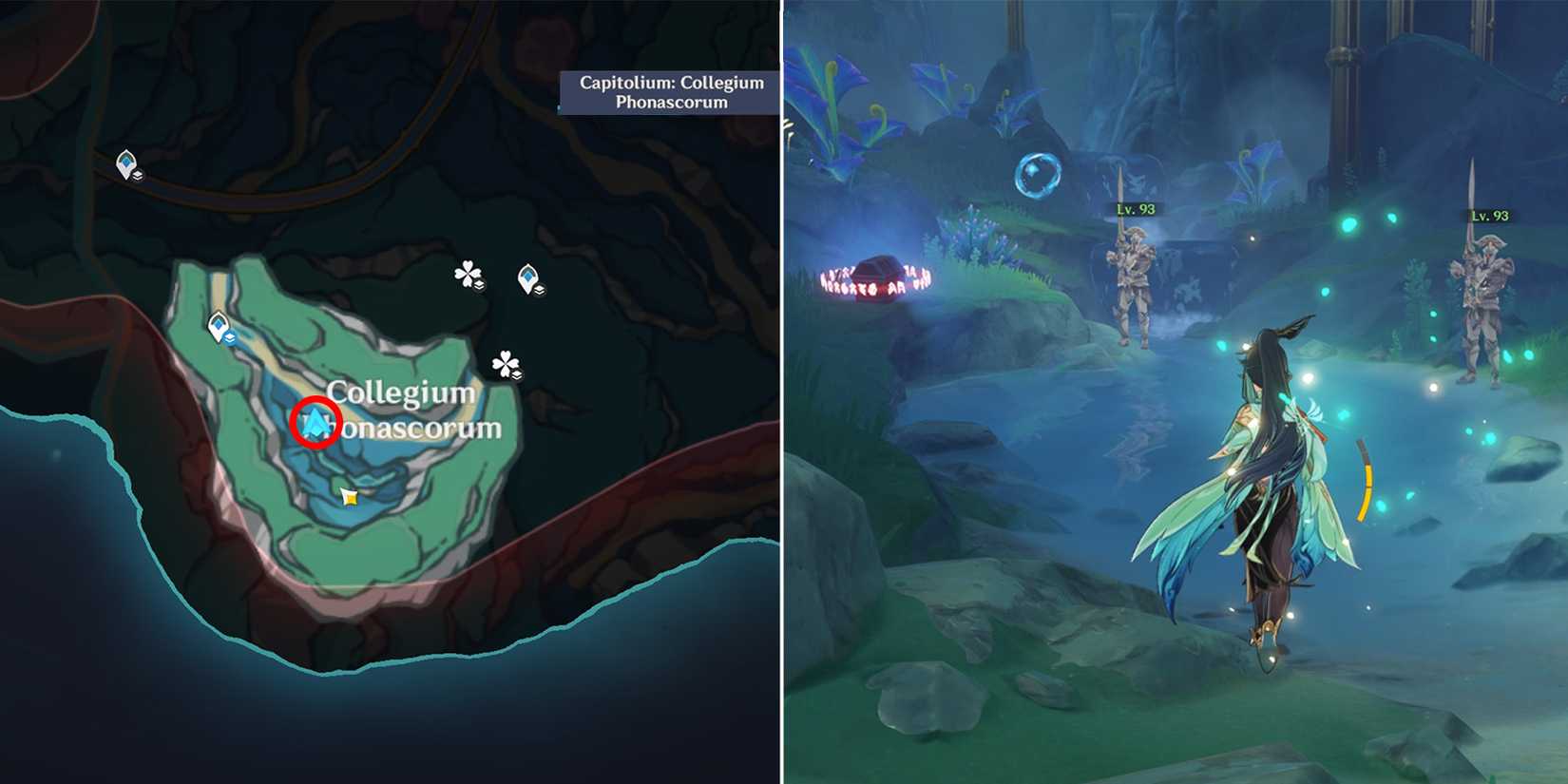Screen dimensions: 1568x784
Task: Select the teleport waypoint right of the clover markers
Action: 529,276
